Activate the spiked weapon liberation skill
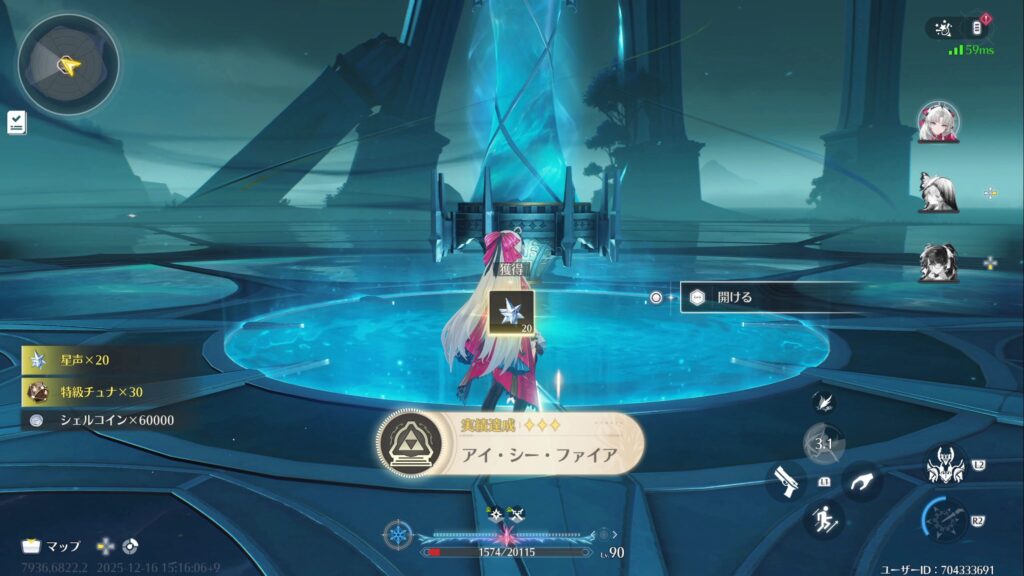This screenshot has height=576, width=1024. (944, 520)
